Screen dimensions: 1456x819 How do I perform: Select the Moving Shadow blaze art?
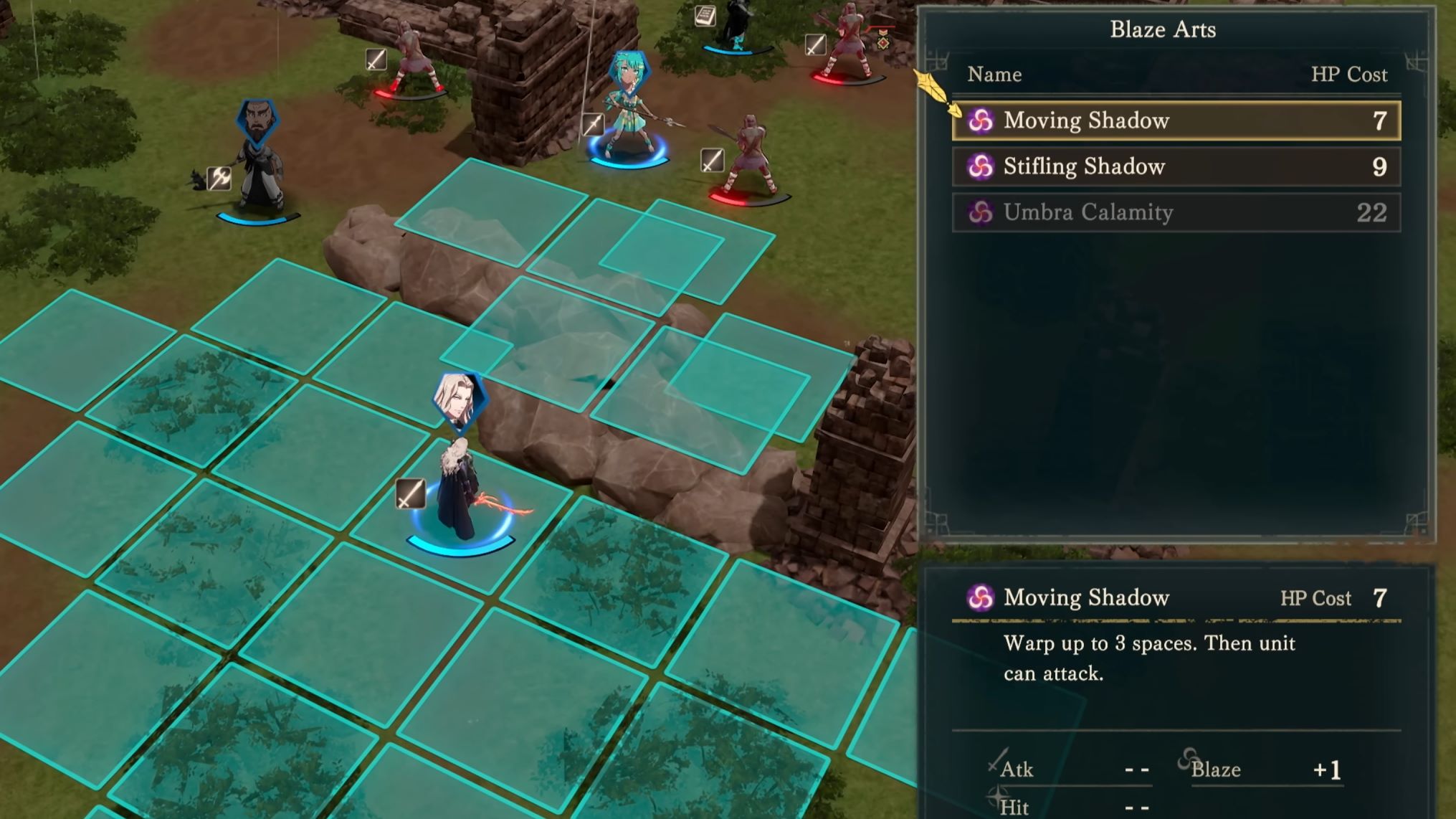pos(1176,120)
